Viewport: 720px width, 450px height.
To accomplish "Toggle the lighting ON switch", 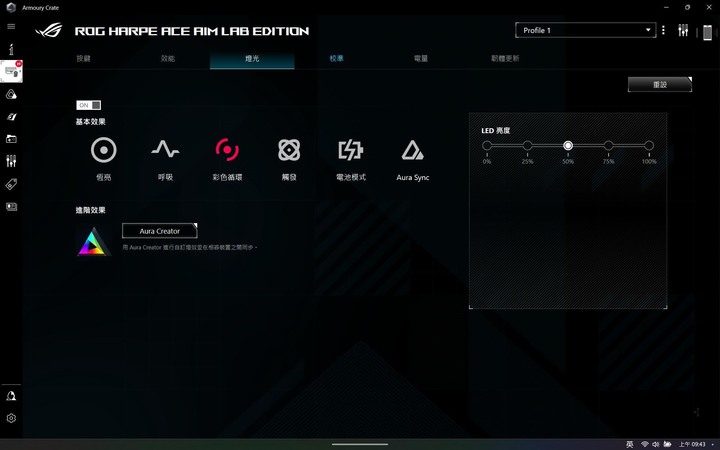I will pyautogui.click(x=89, y=105).
